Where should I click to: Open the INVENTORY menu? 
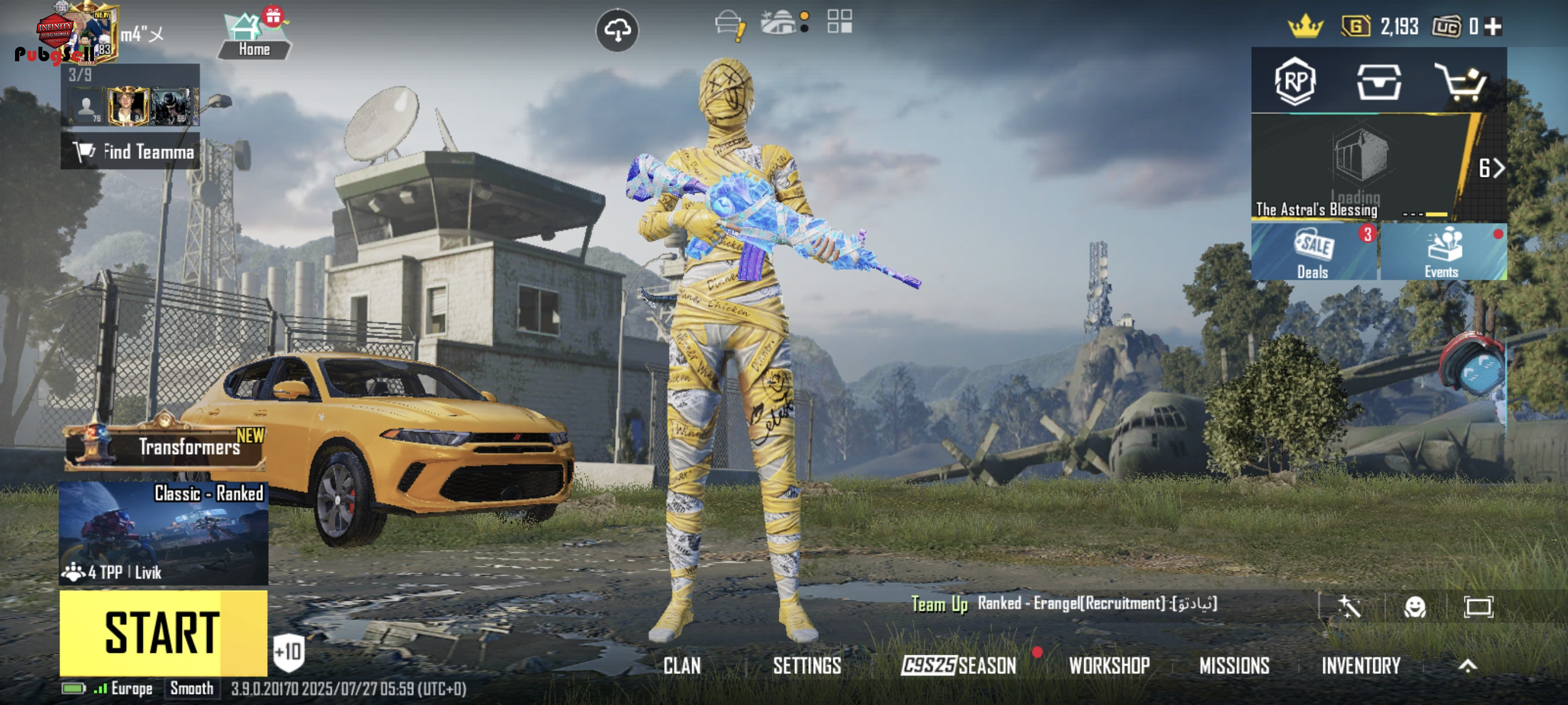click(1361, 666)
